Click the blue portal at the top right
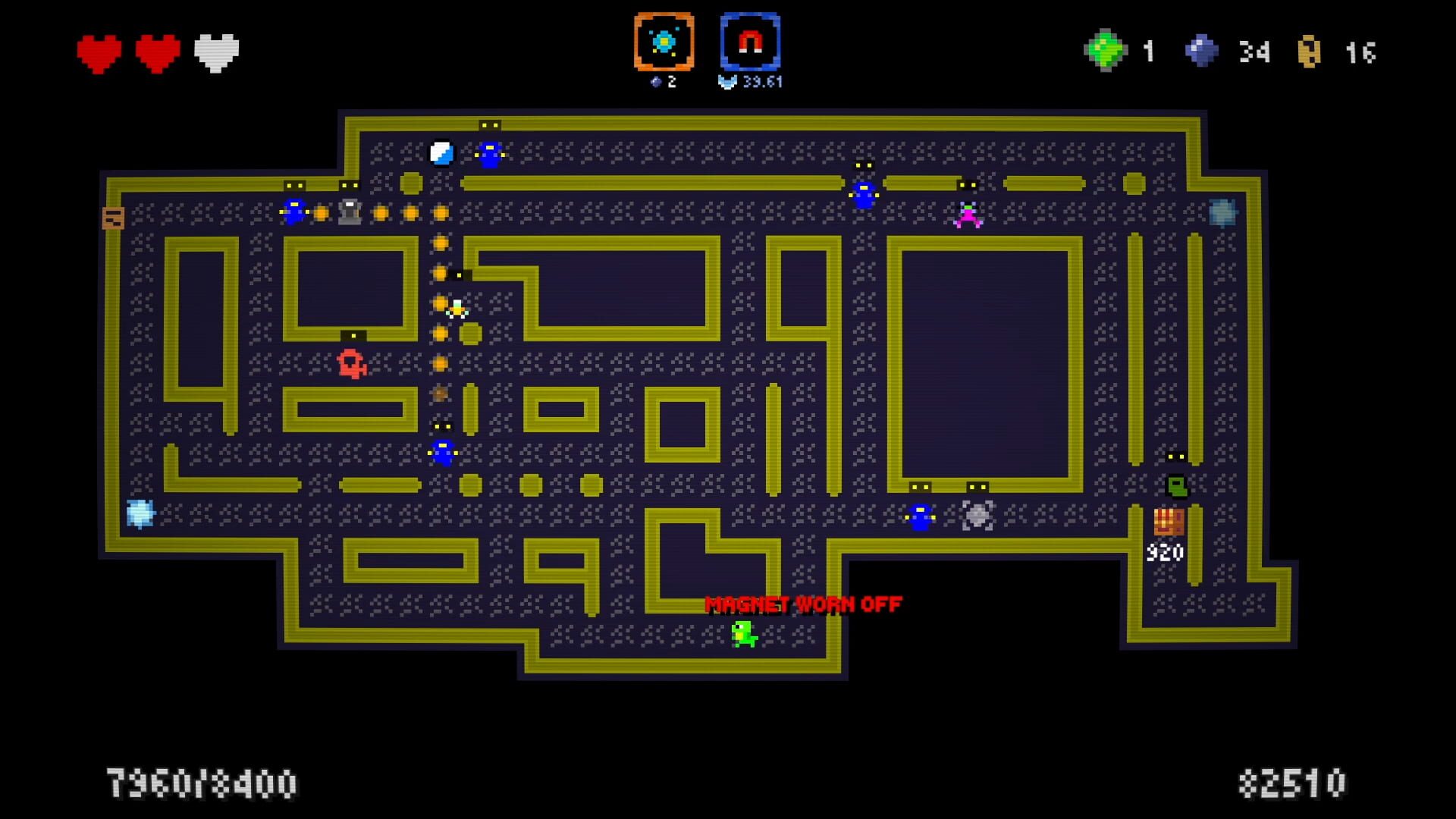The height and width of the screenshot is (819, 1456). (1222, 212)
